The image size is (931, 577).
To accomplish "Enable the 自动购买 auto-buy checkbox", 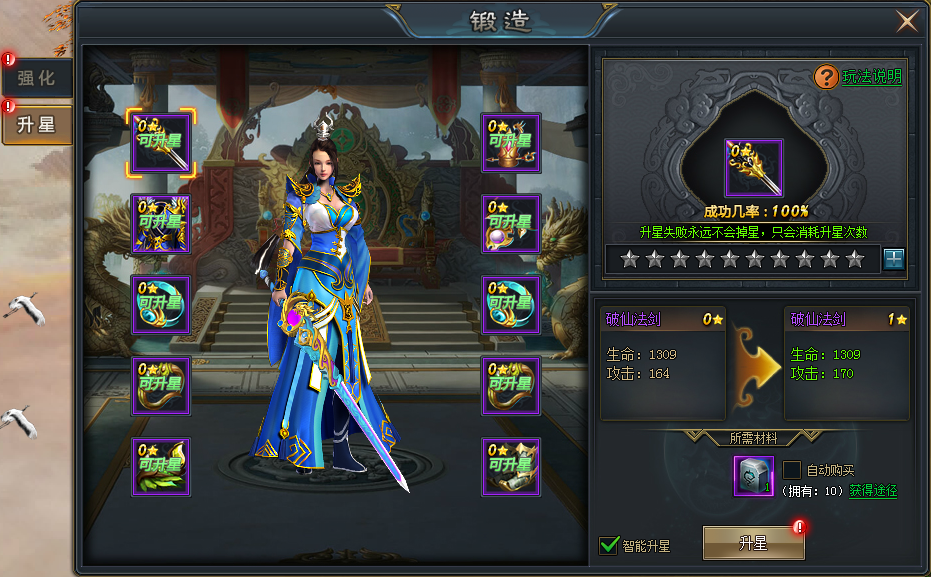I will point(791,469).
